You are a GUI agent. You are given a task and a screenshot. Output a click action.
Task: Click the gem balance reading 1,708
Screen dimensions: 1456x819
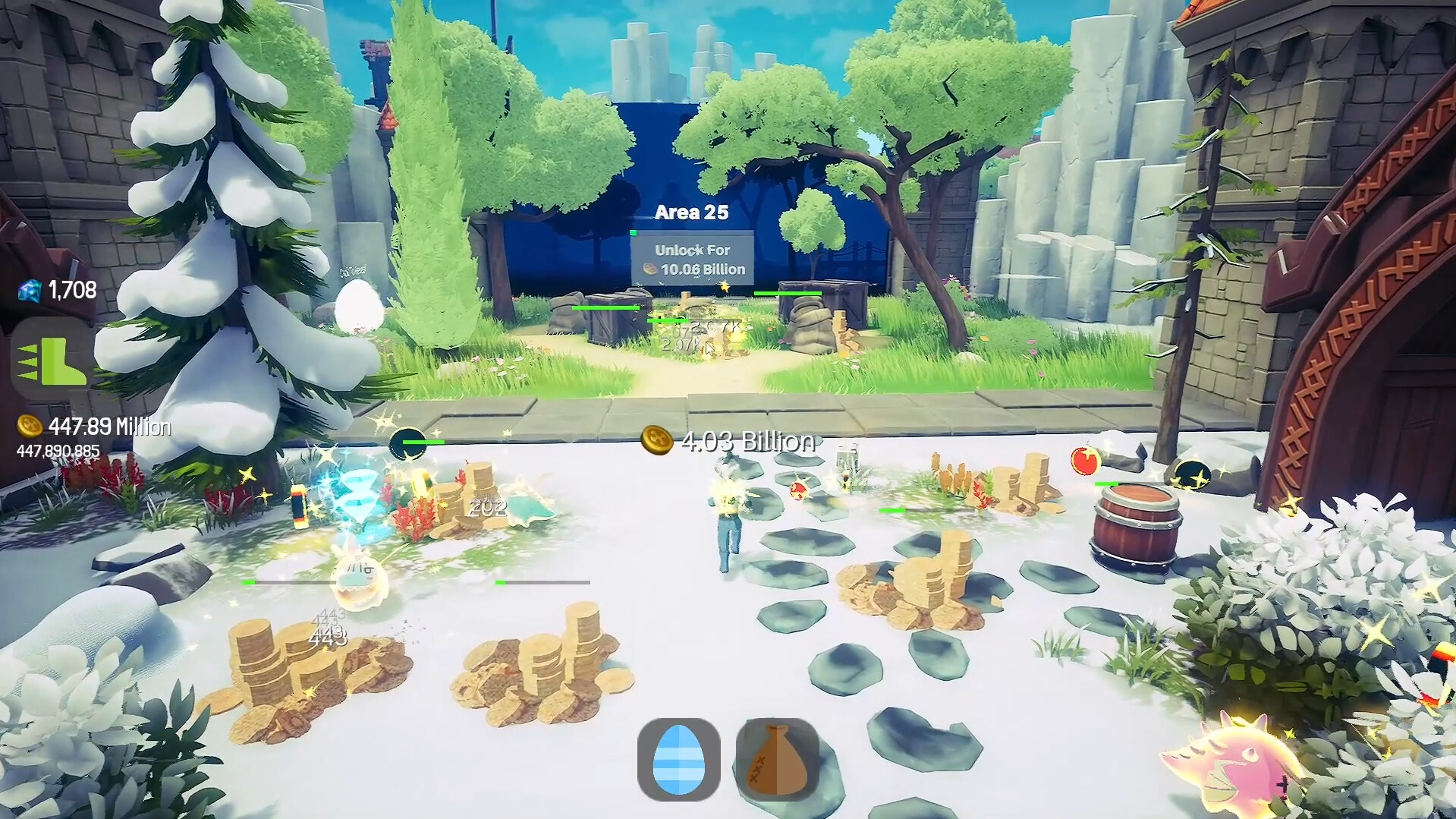71,288
